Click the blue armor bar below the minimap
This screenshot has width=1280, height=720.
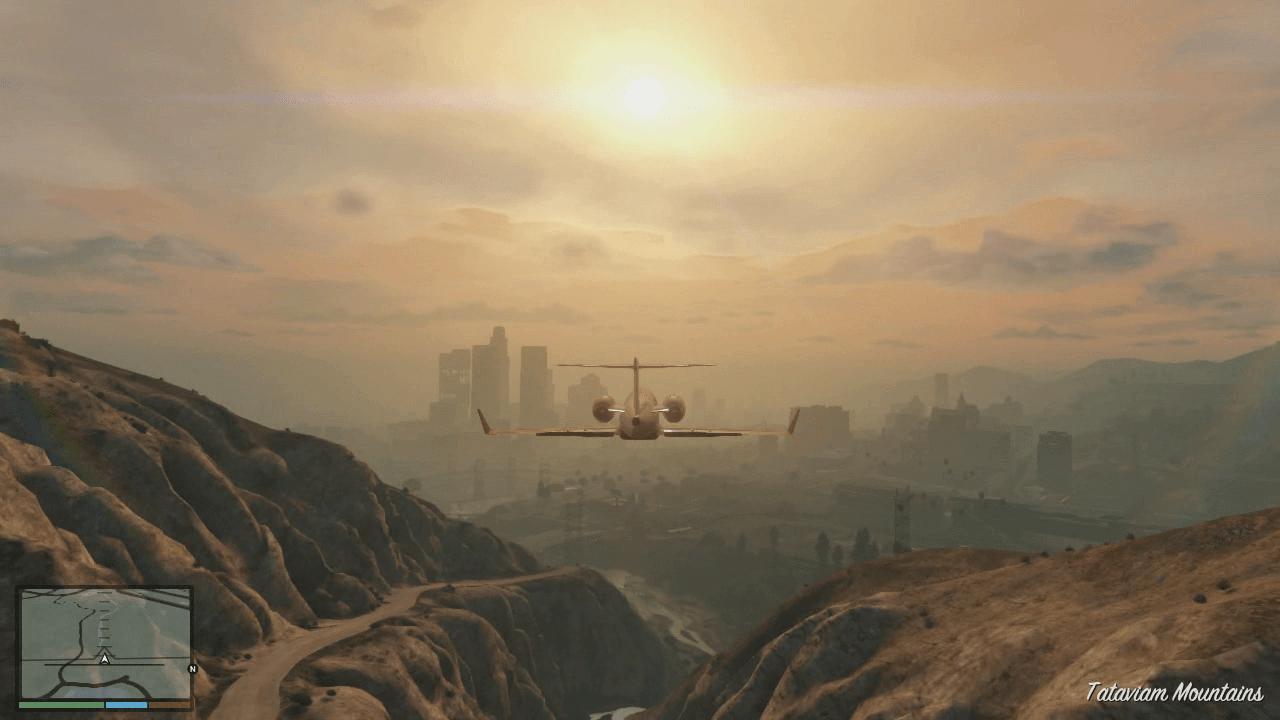pyautogui.click(x=126, y=704)
